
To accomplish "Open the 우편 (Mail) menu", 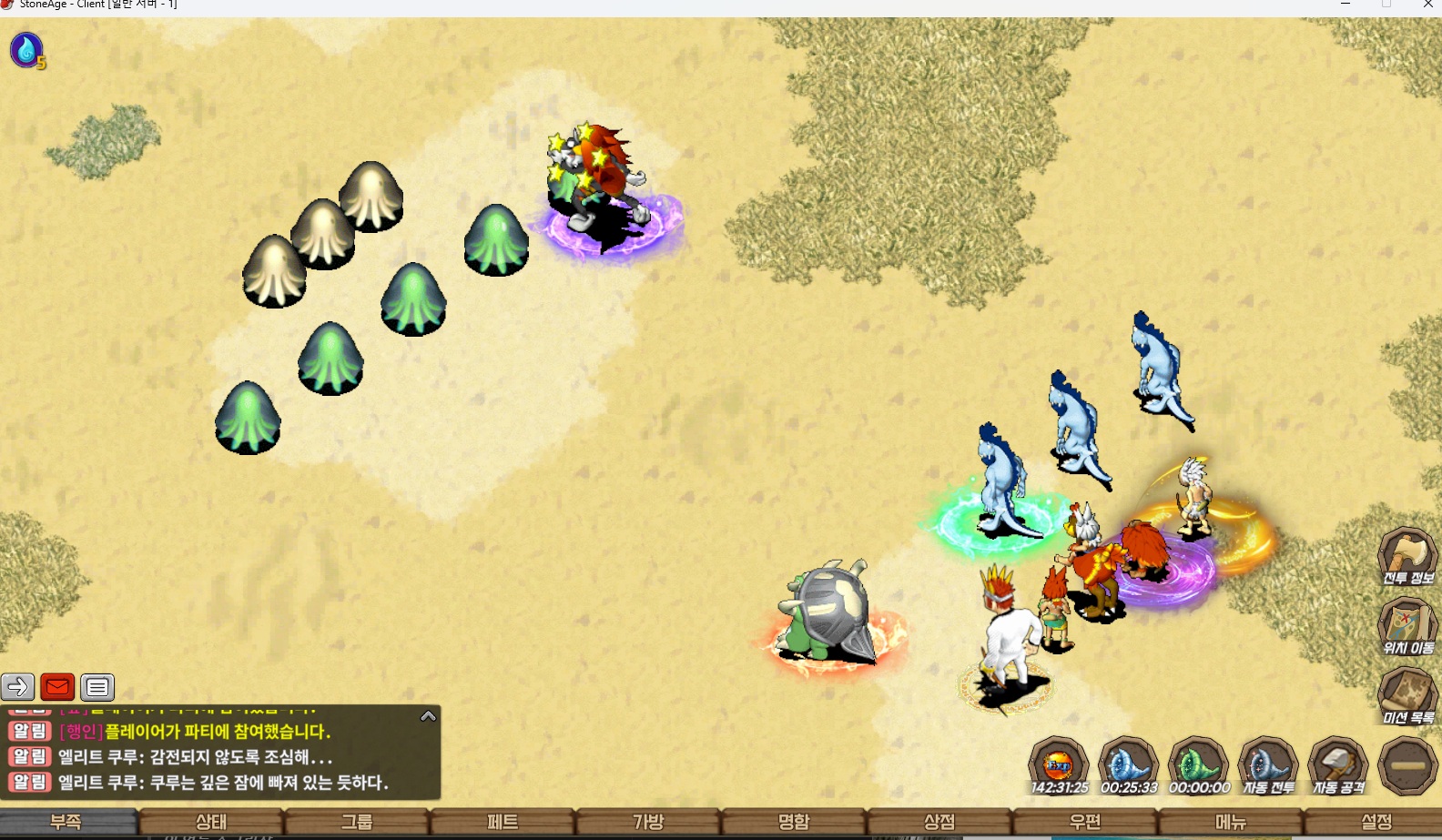I will click(1085, 822).
